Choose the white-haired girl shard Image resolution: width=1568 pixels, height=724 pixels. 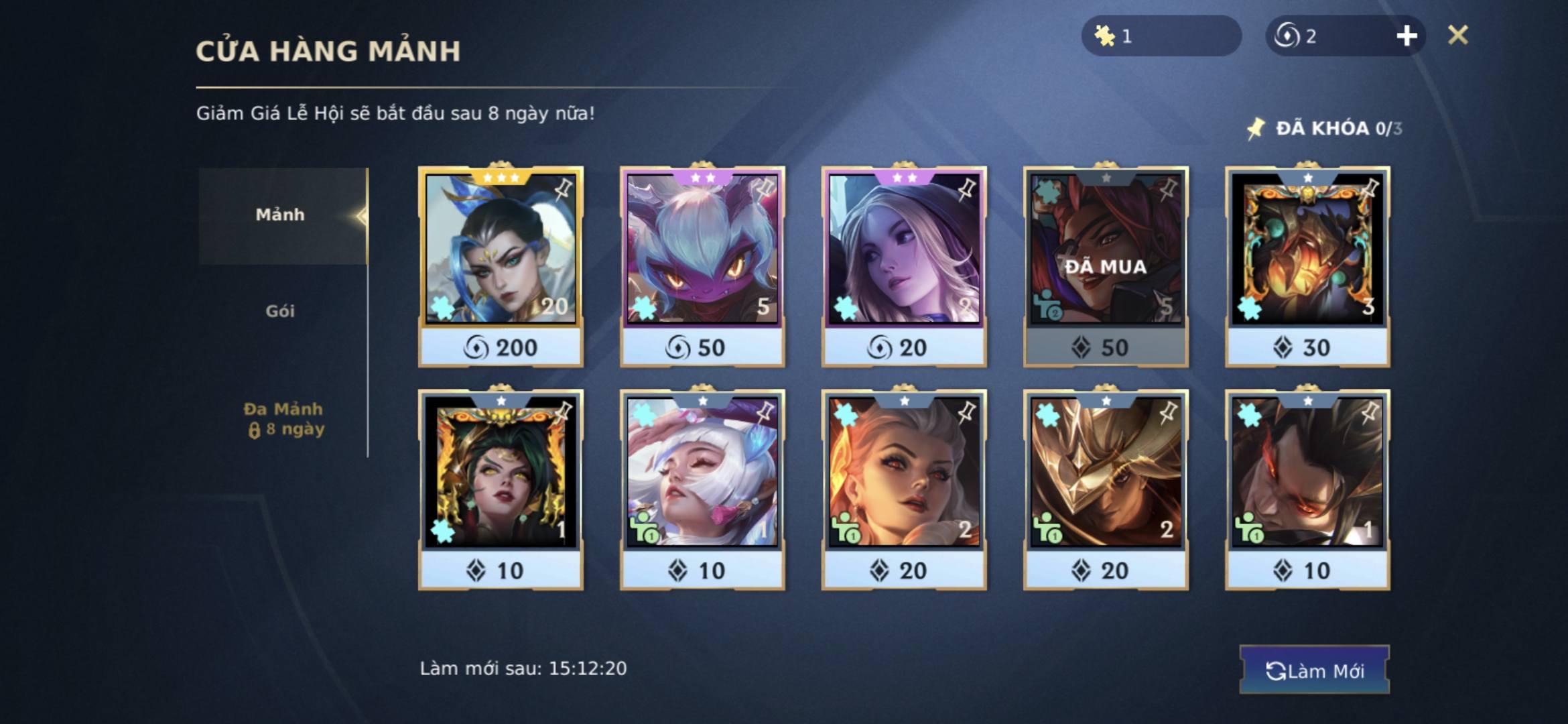click(702, 489)
